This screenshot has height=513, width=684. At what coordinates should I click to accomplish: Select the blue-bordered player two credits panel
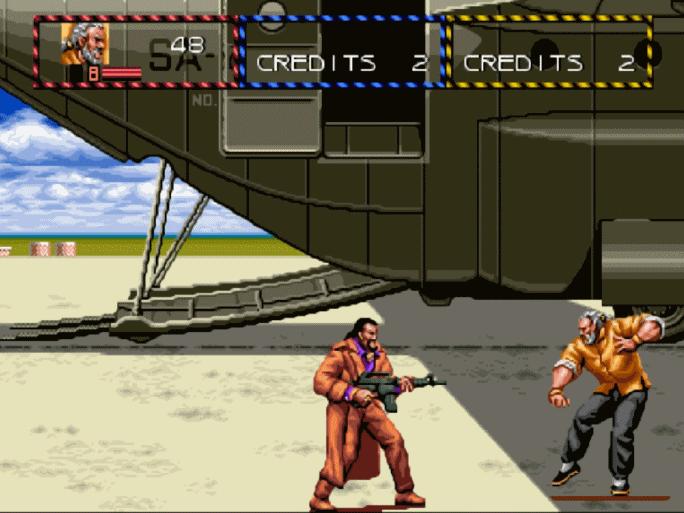(x=342, y=52)
